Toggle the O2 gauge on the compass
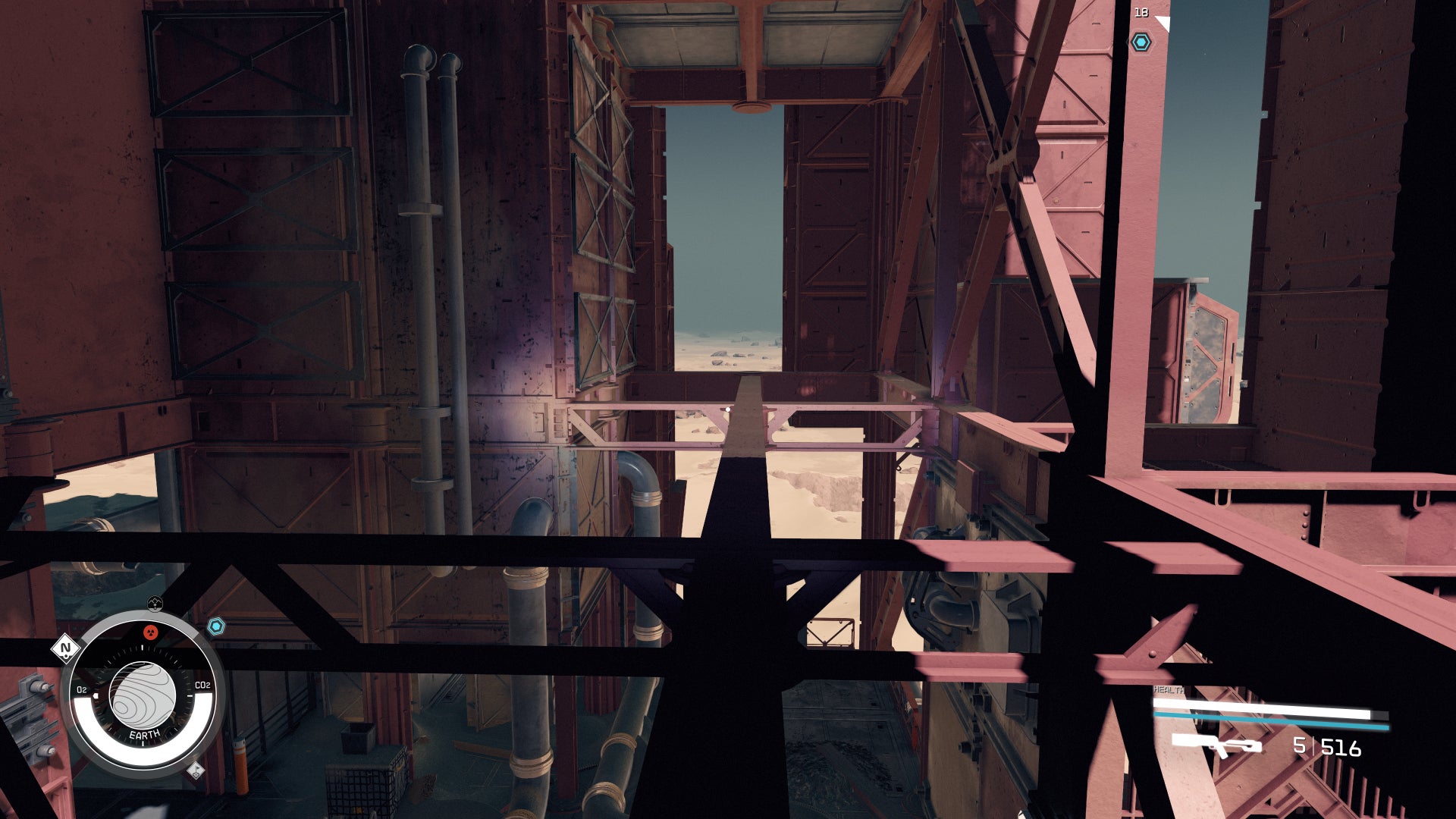This screenshot has width=1456, height=819. click(81, 689)
